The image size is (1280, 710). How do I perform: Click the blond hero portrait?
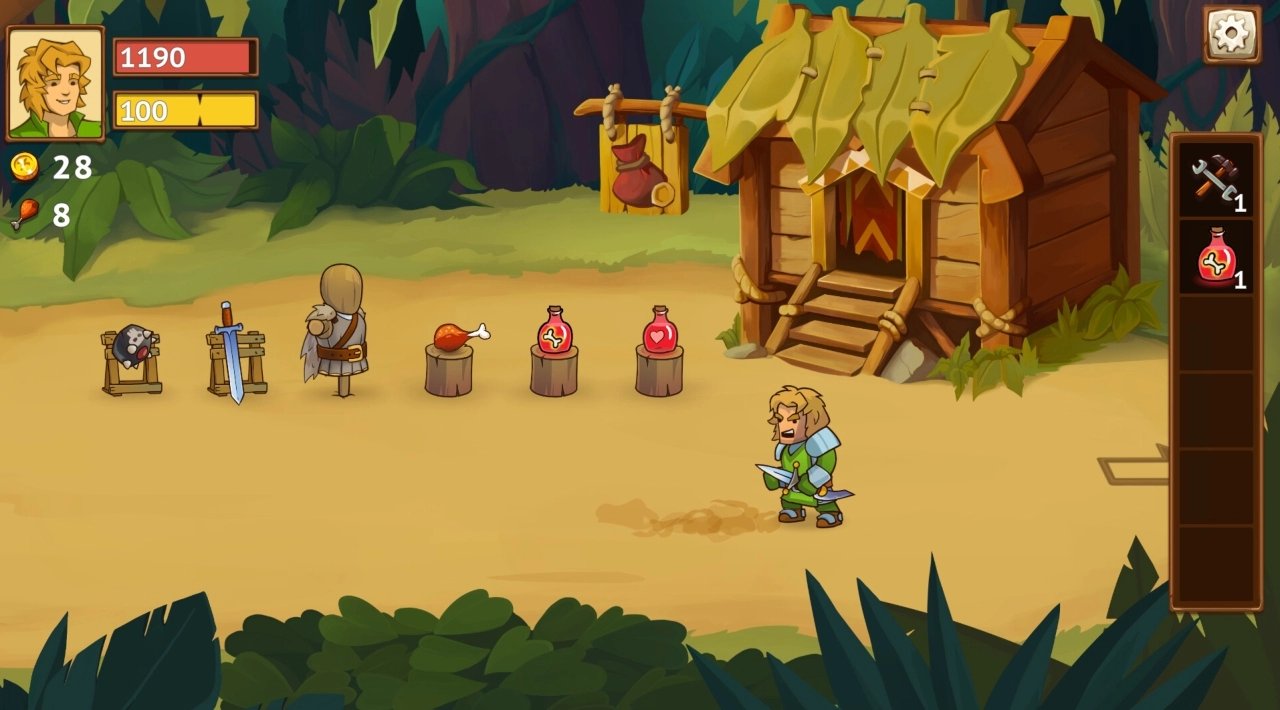point(56,83)
